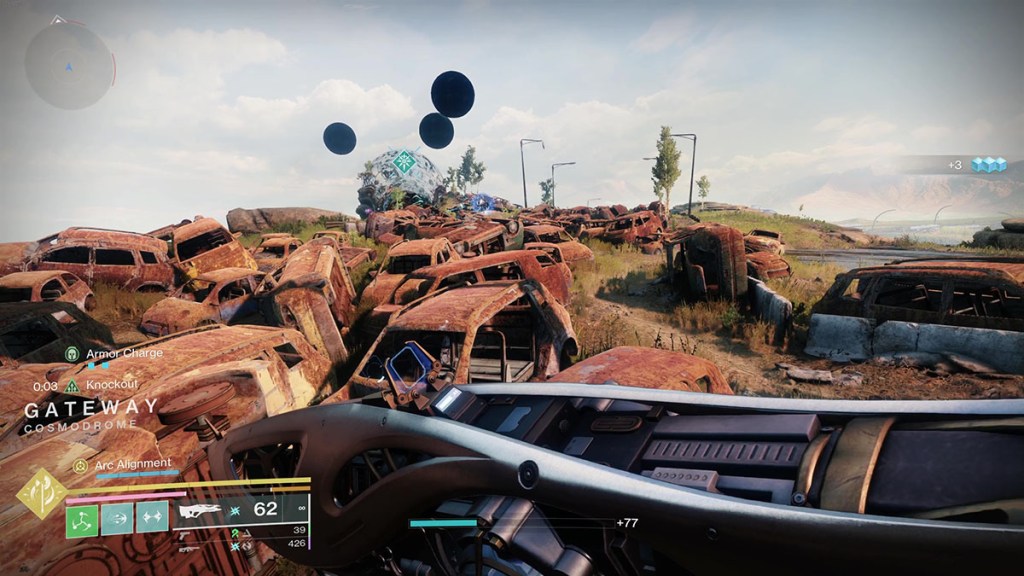The height and width of the screenshot is (576, 1024).
Task: Switch to the sidearm weapon icon
Action: click(187, 533)
